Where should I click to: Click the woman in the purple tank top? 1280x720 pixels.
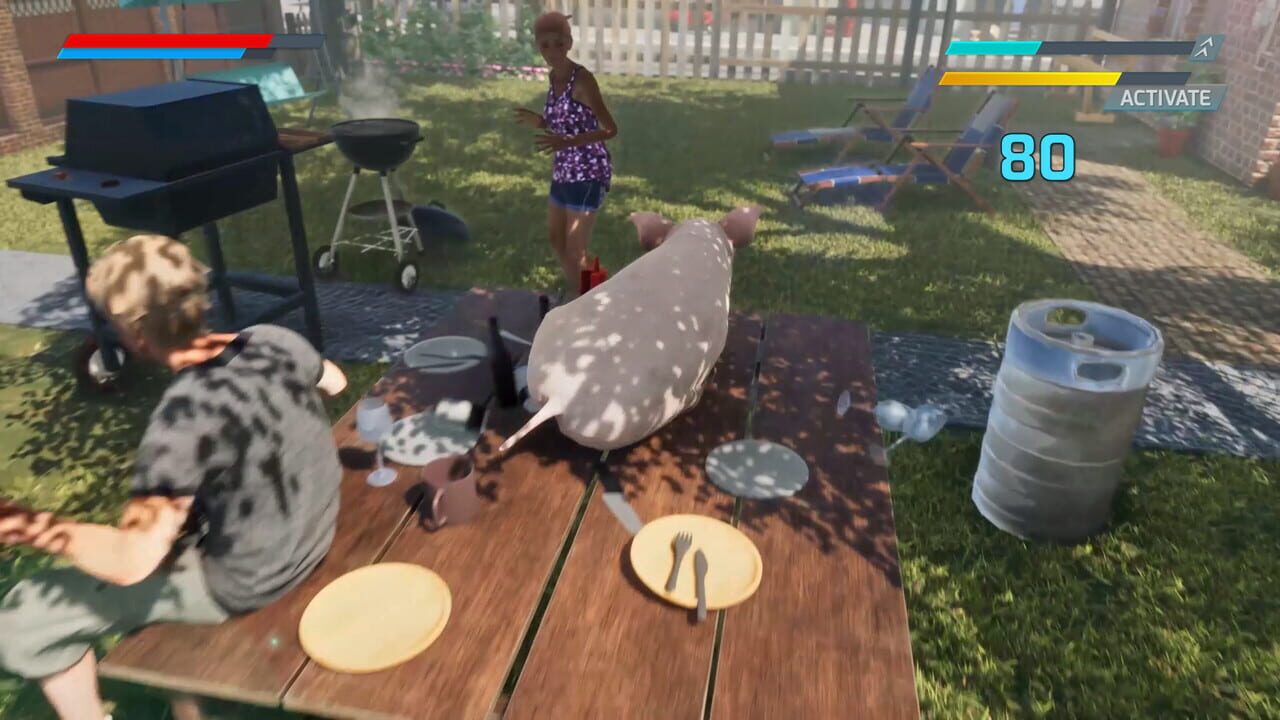[x=570, y=130]
